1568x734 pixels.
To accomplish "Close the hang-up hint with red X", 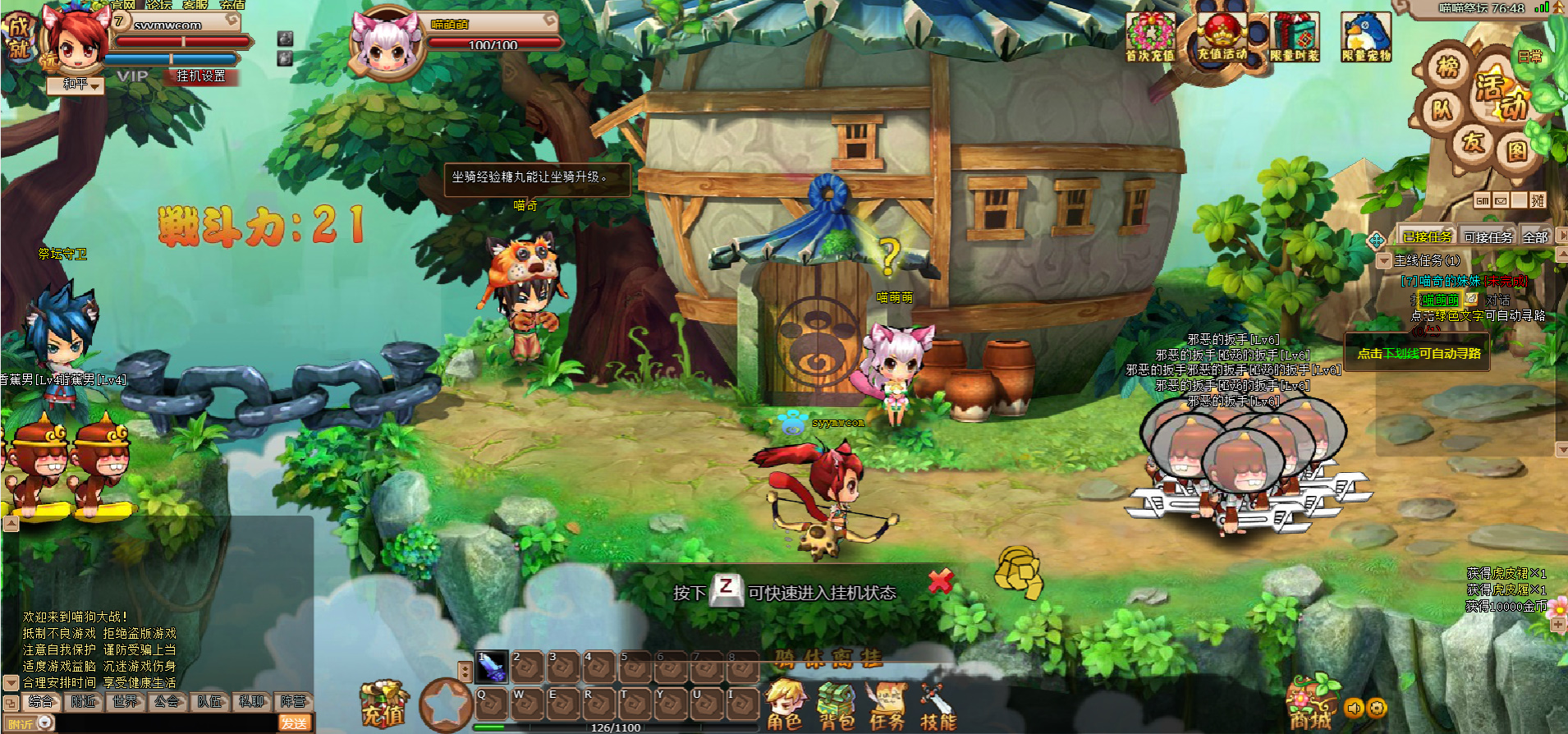I will point(940,582).
